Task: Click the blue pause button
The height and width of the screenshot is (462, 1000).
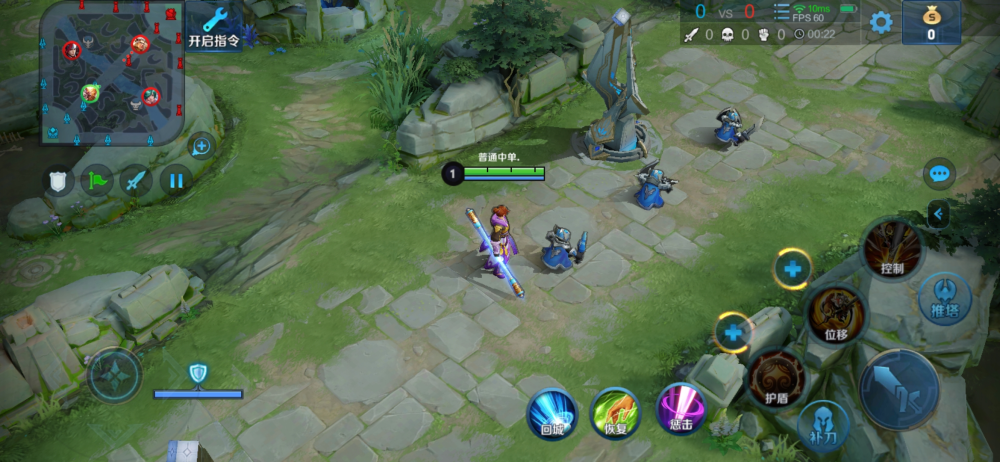Action: coord(175,181)
